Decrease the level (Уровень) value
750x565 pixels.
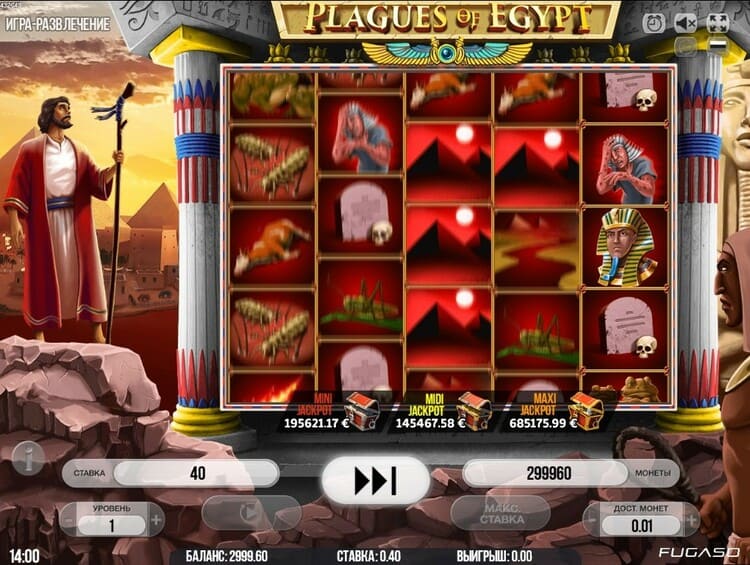69,519
